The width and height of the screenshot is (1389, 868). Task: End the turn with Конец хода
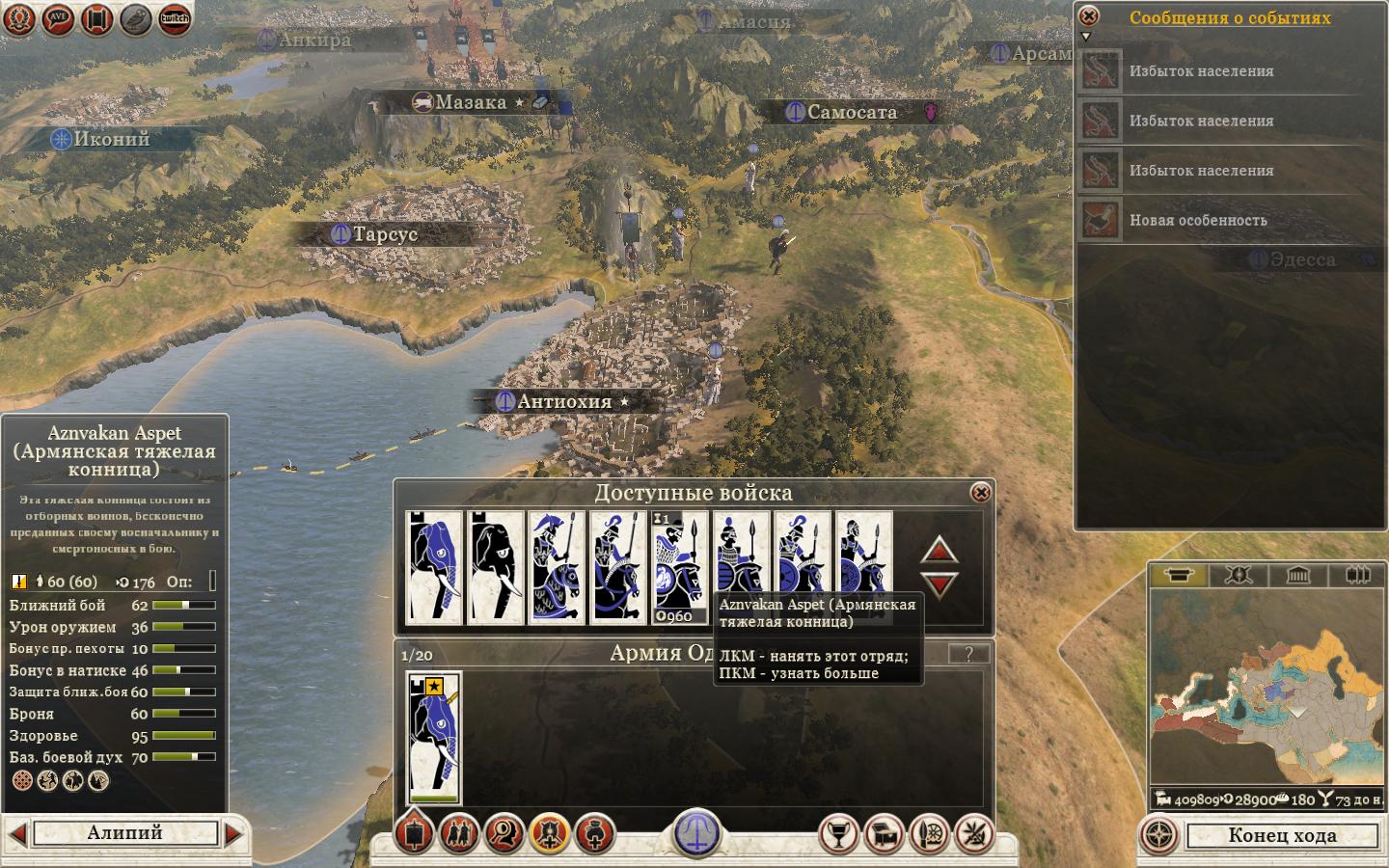(1282, 835)
